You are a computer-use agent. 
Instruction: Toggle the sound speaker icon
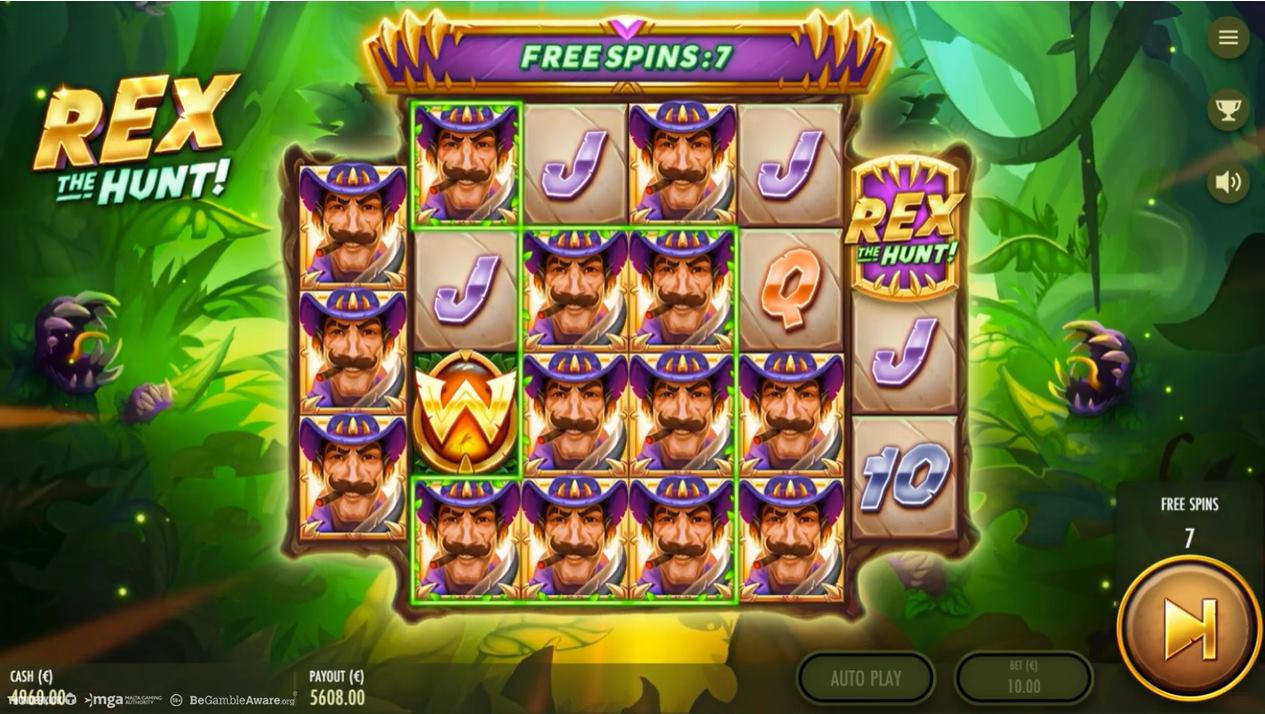(1228, 182)
